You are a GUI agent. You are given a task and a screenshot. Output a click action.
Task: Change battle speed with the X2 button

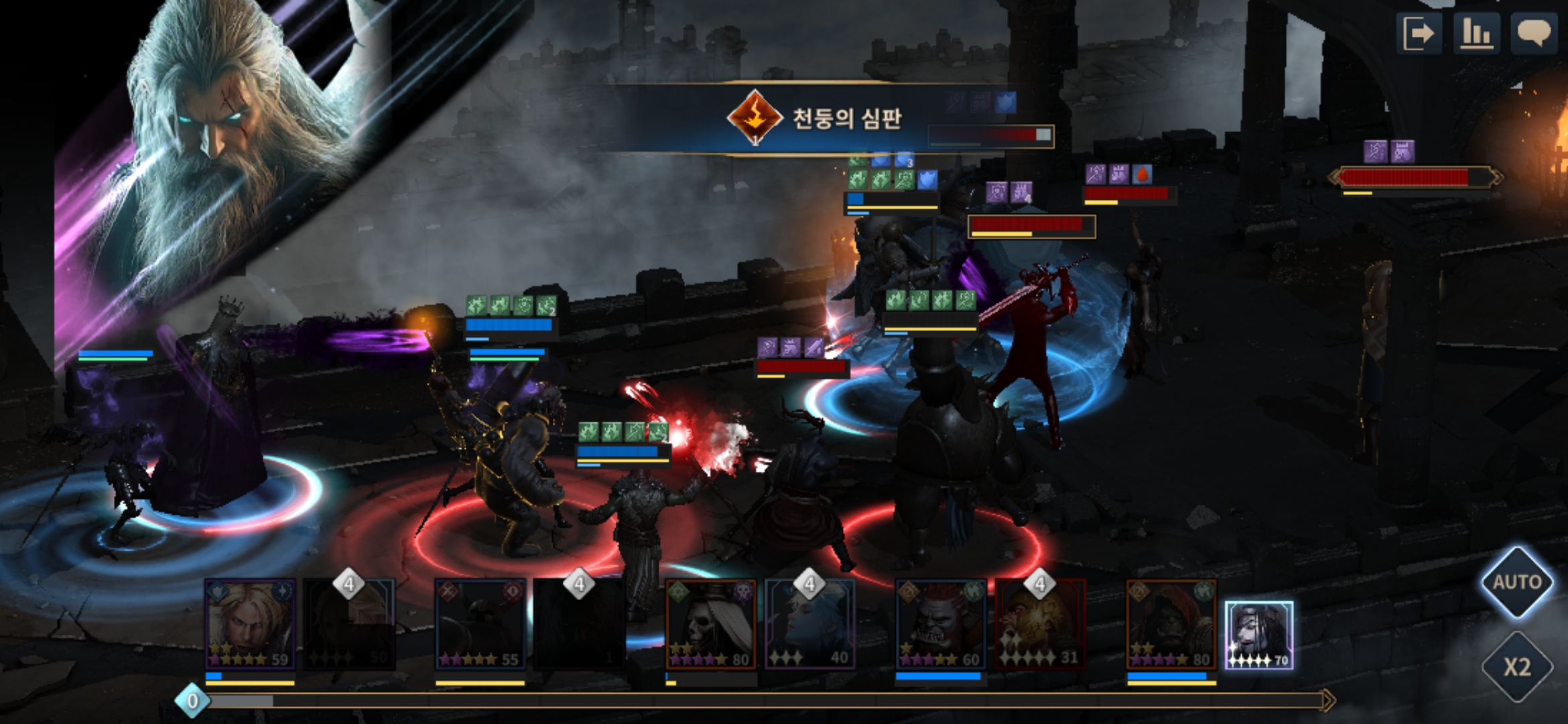coord(1516,666)
